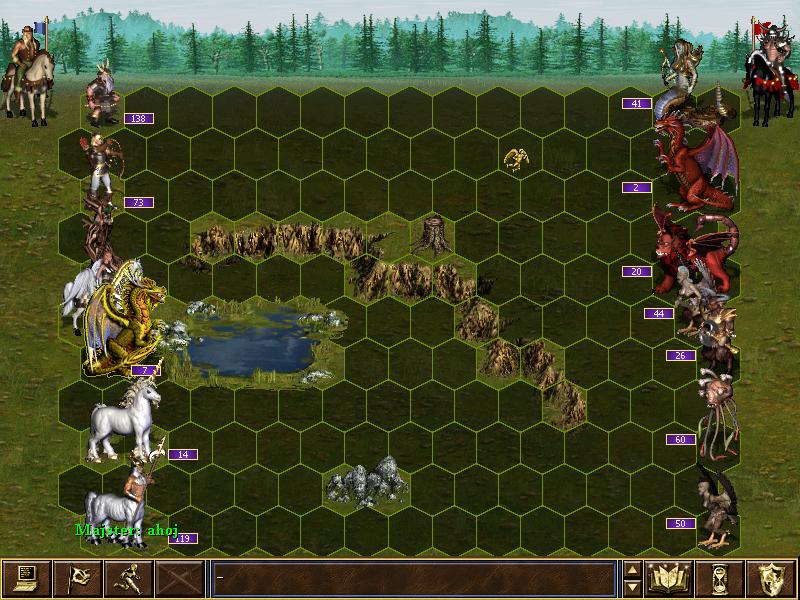Pick the elf archer stack numbered 73

101,165
